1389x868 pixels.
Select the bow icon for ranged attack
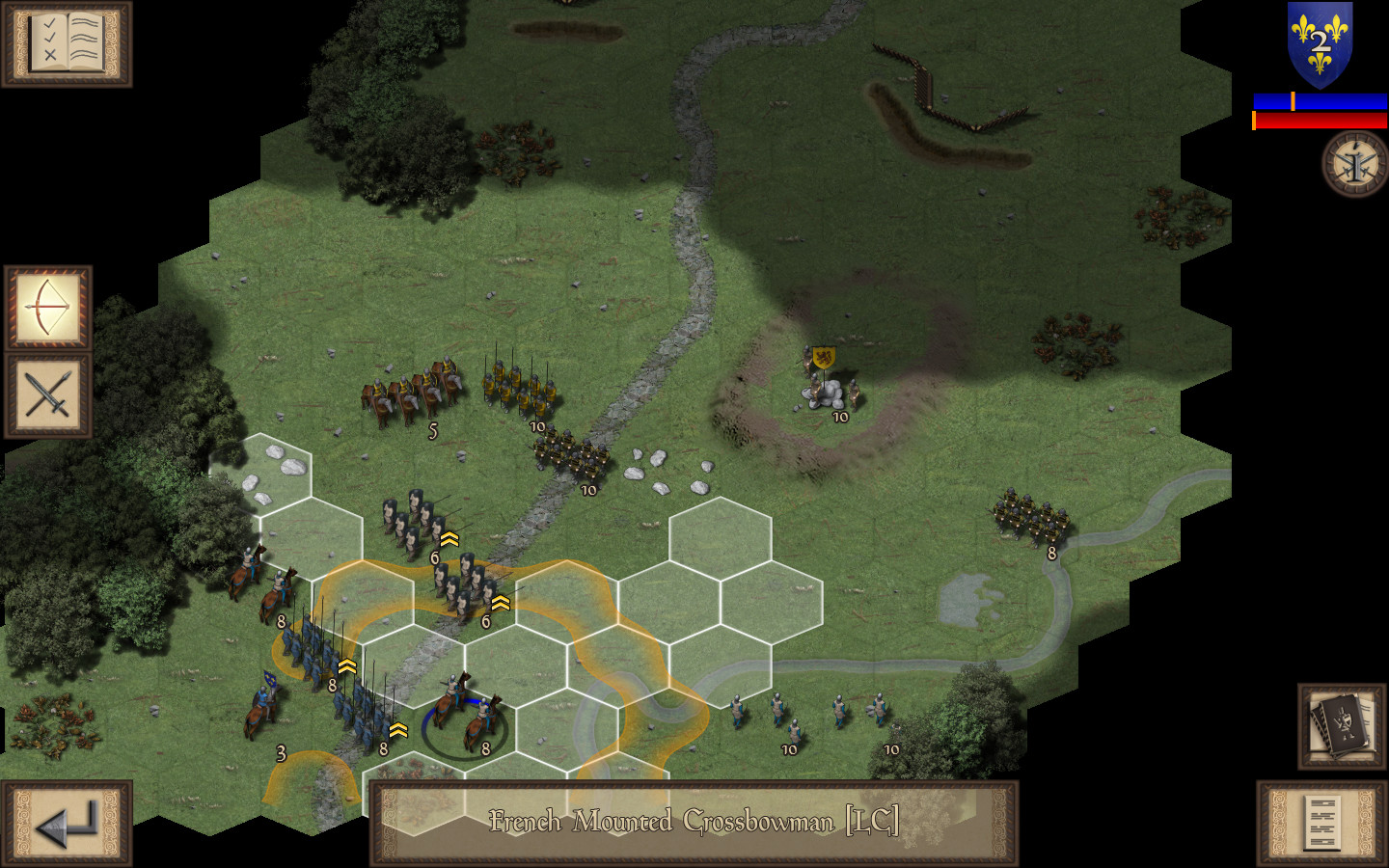pos(47,309)
